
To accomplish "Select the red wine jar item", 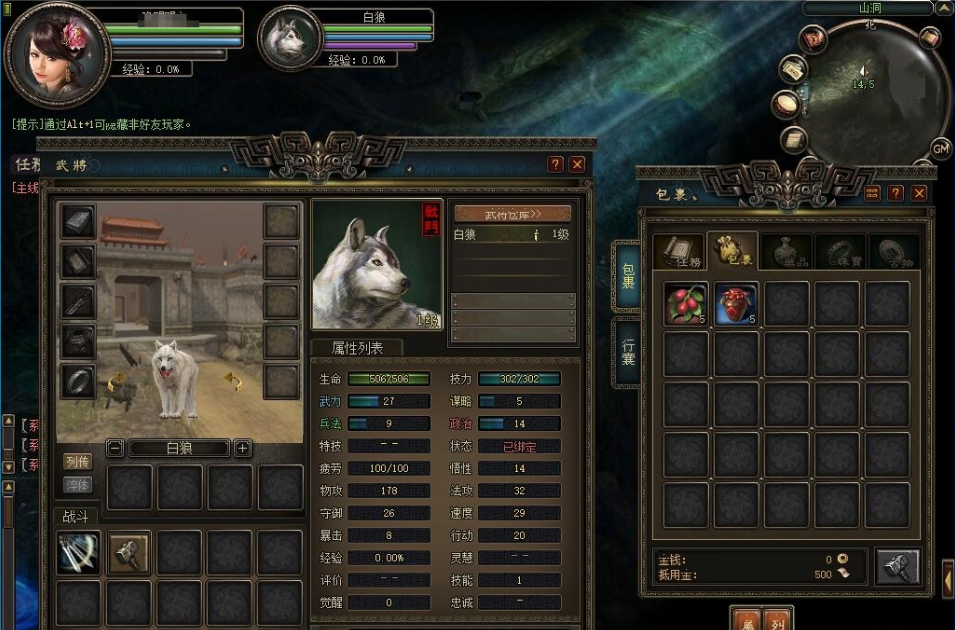I will (x=736, y=303).
